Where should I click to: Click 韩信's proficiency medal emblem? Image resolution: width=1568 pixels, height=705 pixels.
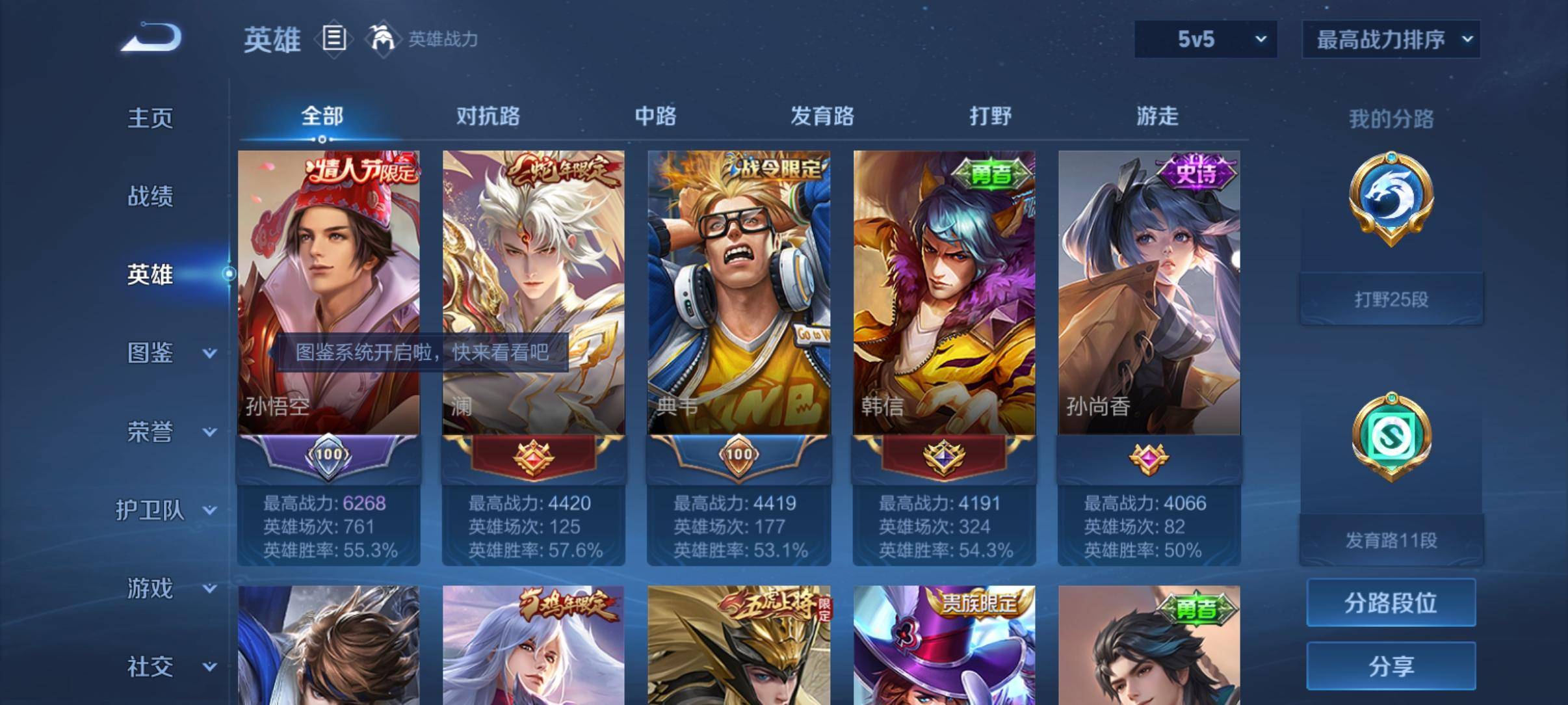tap(943, 459)
